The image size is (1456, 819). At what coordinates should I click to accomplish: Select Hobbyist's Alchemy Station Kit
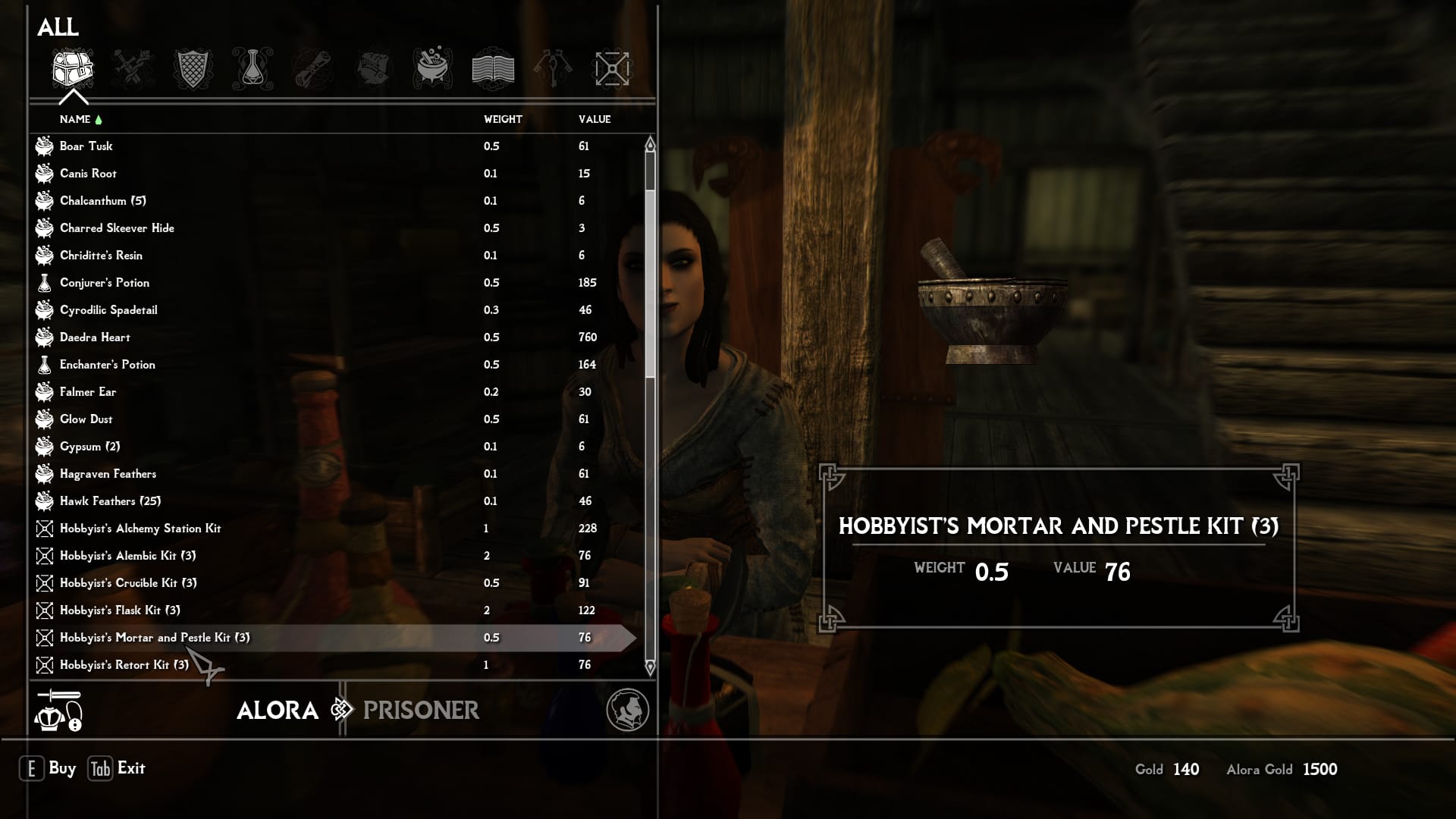click(x=140, y=529)
